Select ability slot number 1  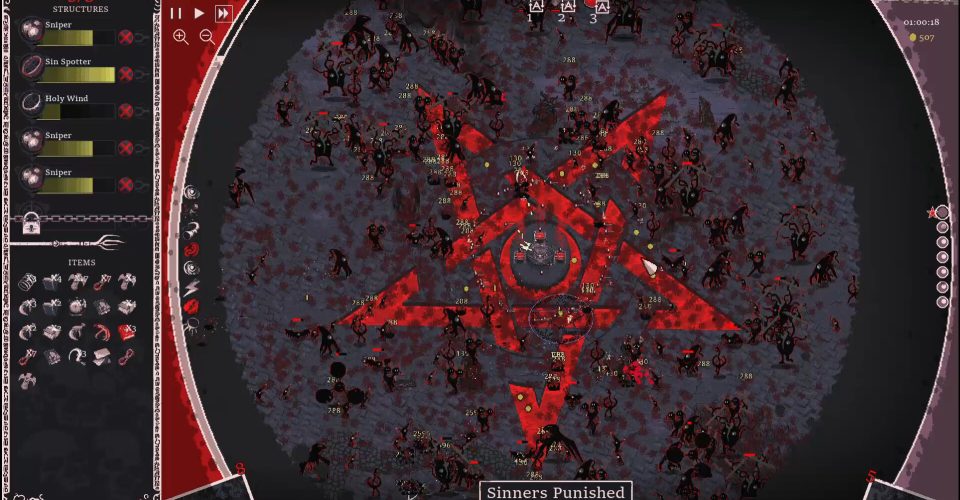tap(535, 8)
